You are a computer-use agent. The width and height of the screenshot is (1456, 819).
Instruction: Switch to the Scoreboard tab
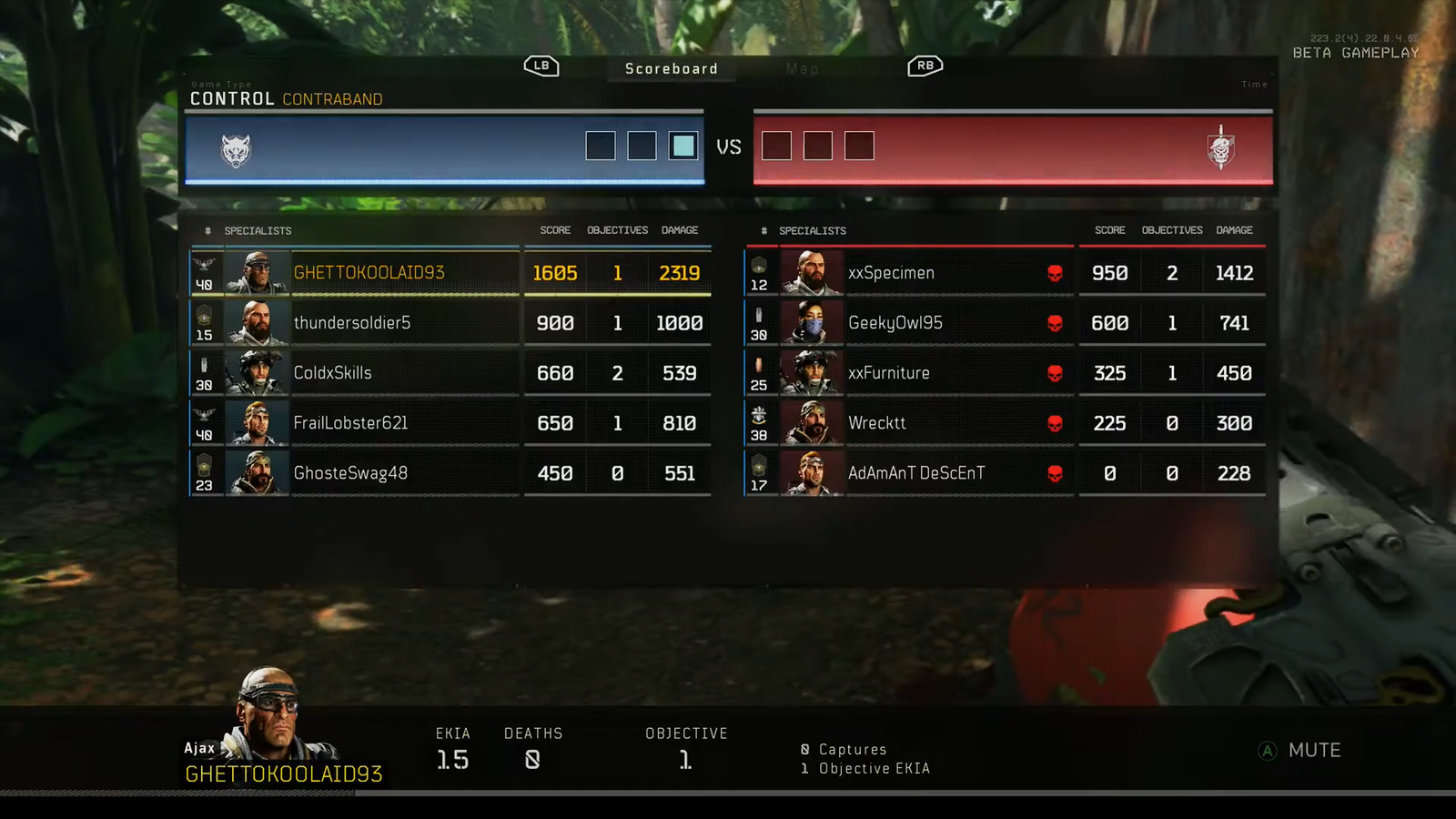(672, 69)
